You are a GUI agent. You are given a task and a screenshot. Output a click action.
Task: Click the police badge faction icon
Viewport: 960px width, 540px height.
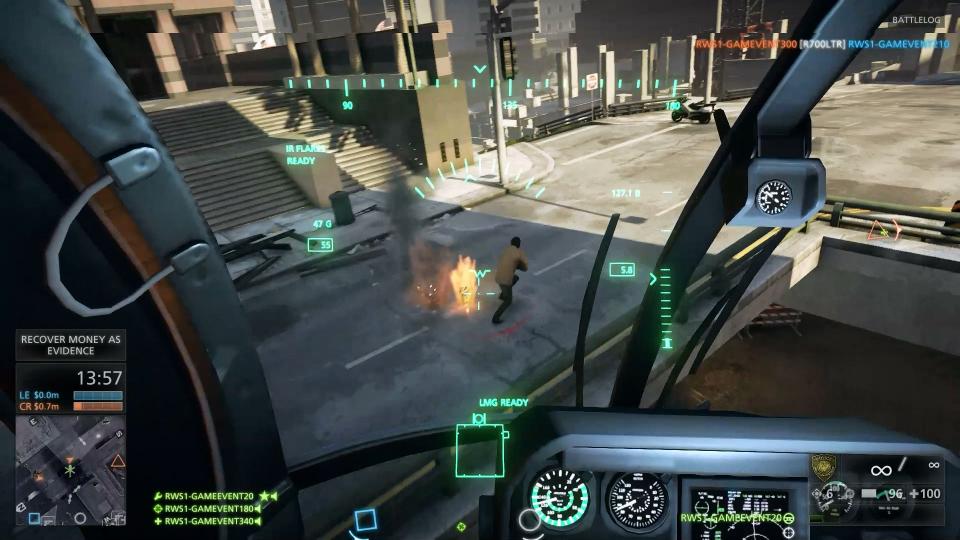tap(823, 467)
